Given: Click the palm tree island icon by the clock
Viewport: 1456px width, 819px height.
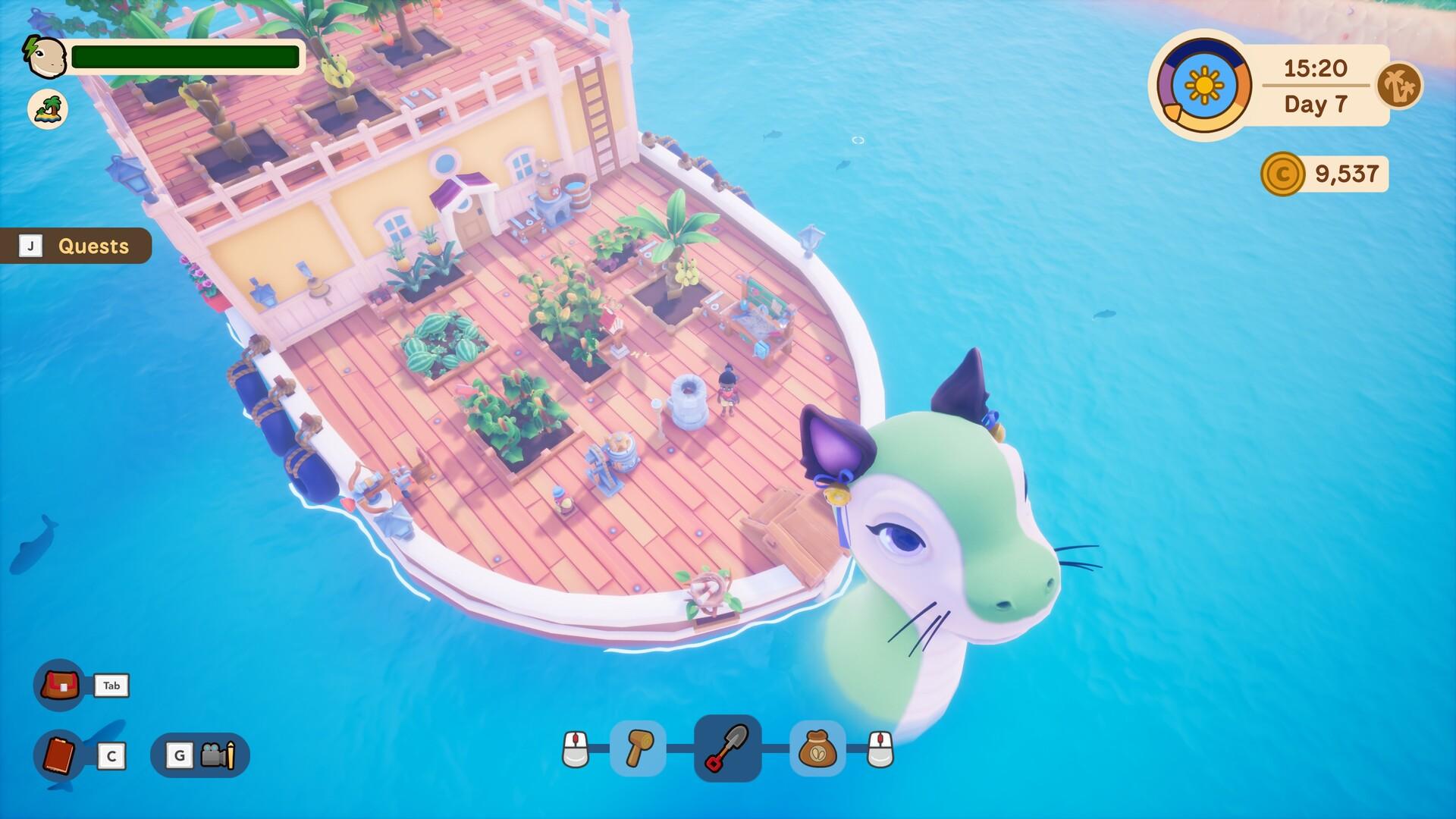Looking at the screenshot, I should (1401, 86).
